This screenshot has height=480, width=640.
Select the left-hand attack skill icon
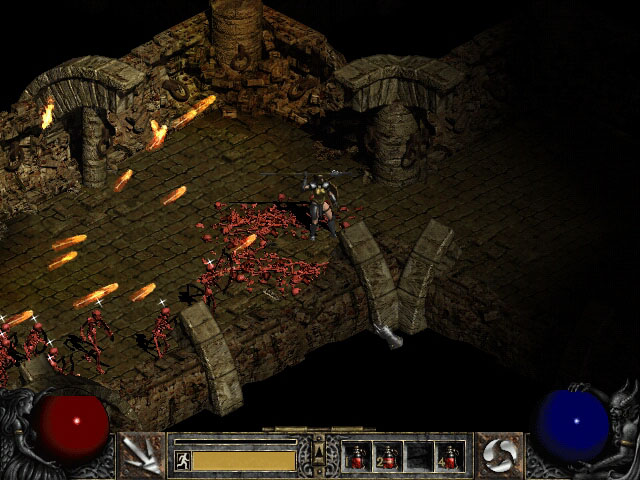141,455
